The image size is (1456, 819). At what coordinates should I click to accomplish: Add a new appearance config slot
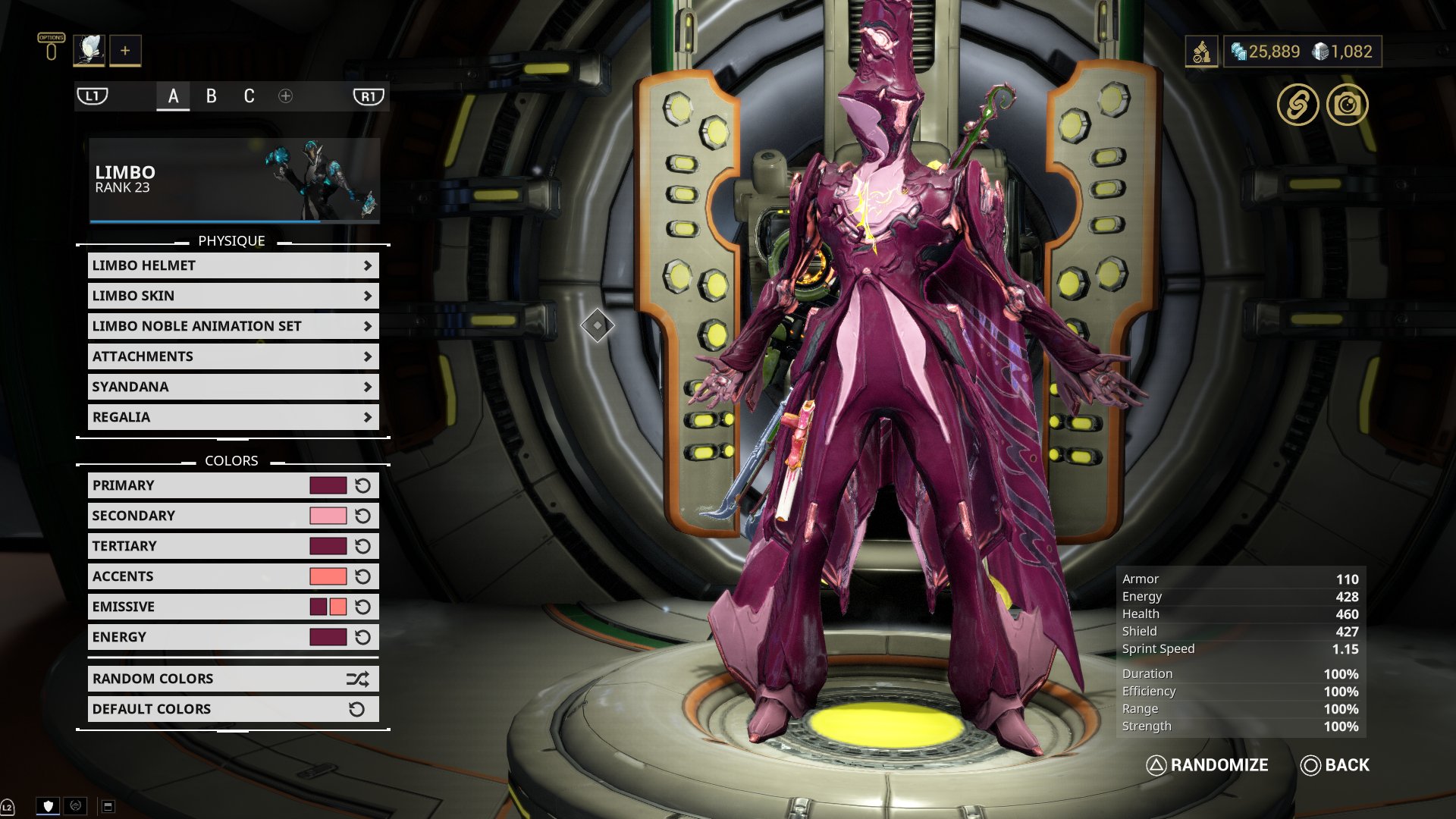pos(285,96)
